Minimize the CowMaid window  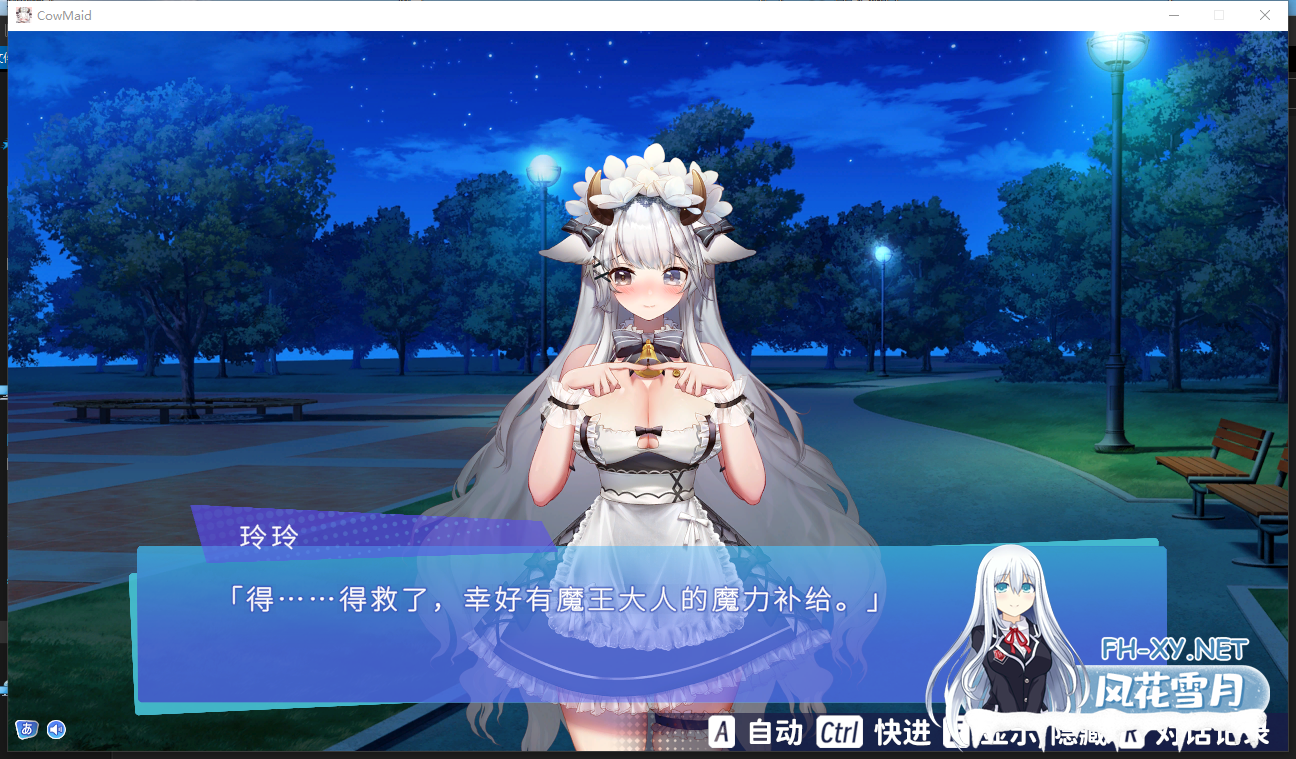click(1173, 15)
